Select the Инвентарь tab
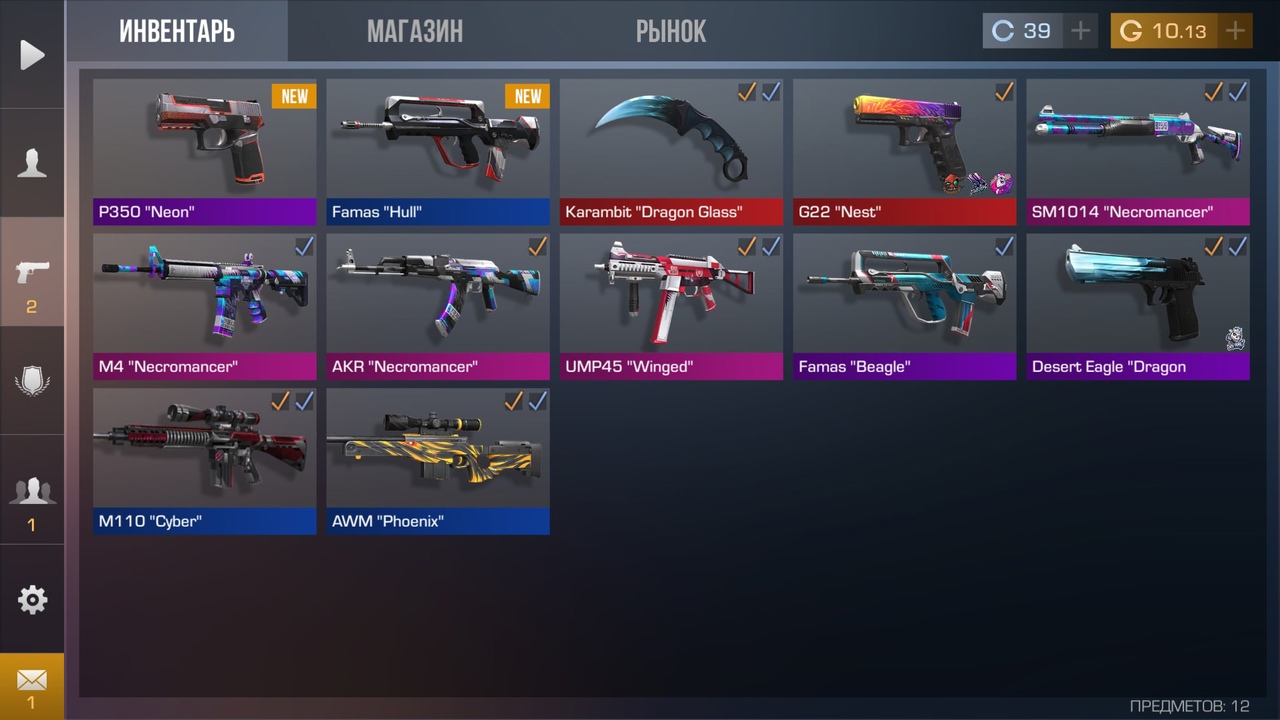This screenshot has height=720, width=1280. (x=177, y=31)
